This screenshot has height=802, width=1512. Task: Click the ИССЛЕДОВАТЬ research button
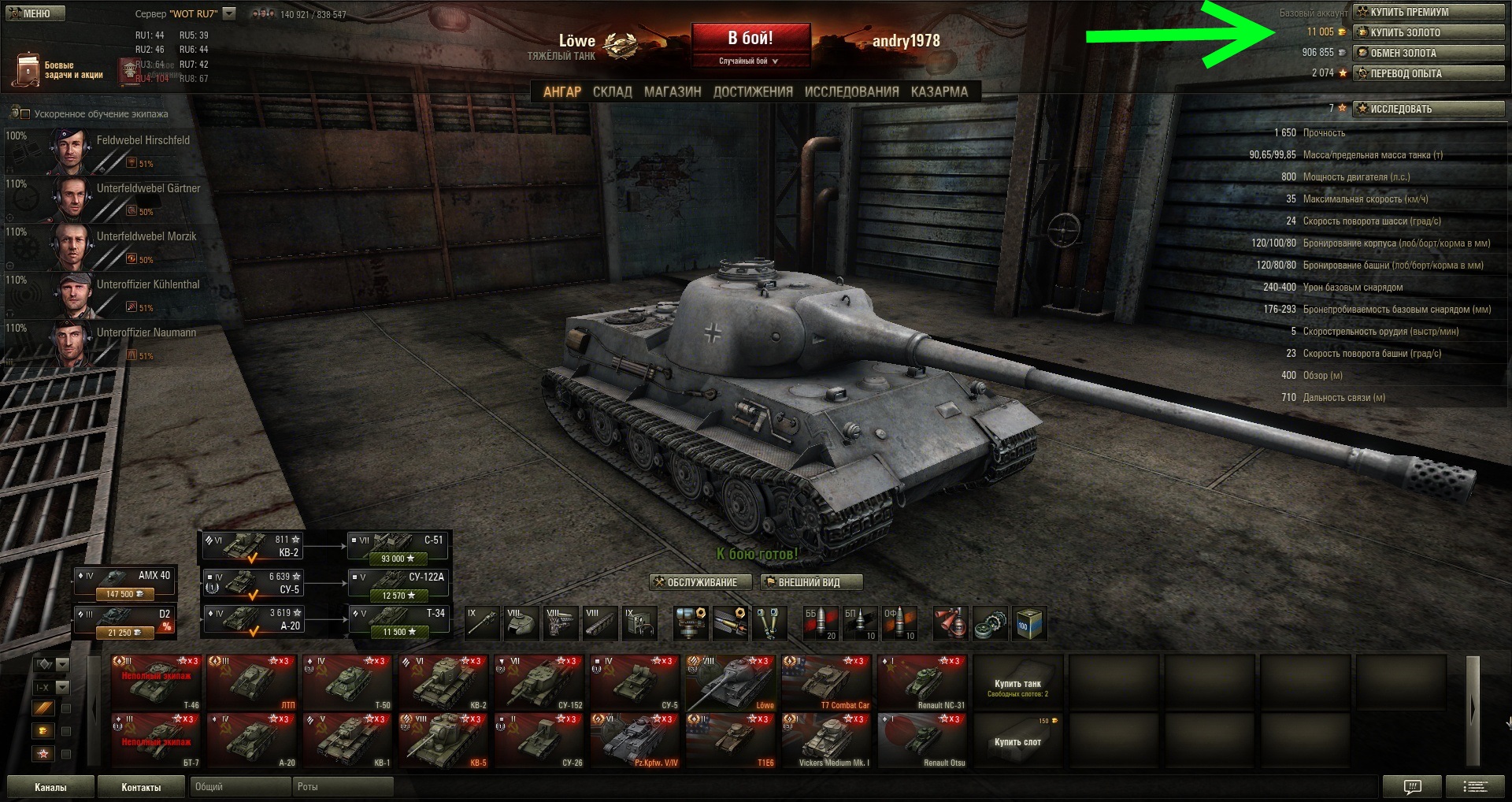(x=1428, y=109)
